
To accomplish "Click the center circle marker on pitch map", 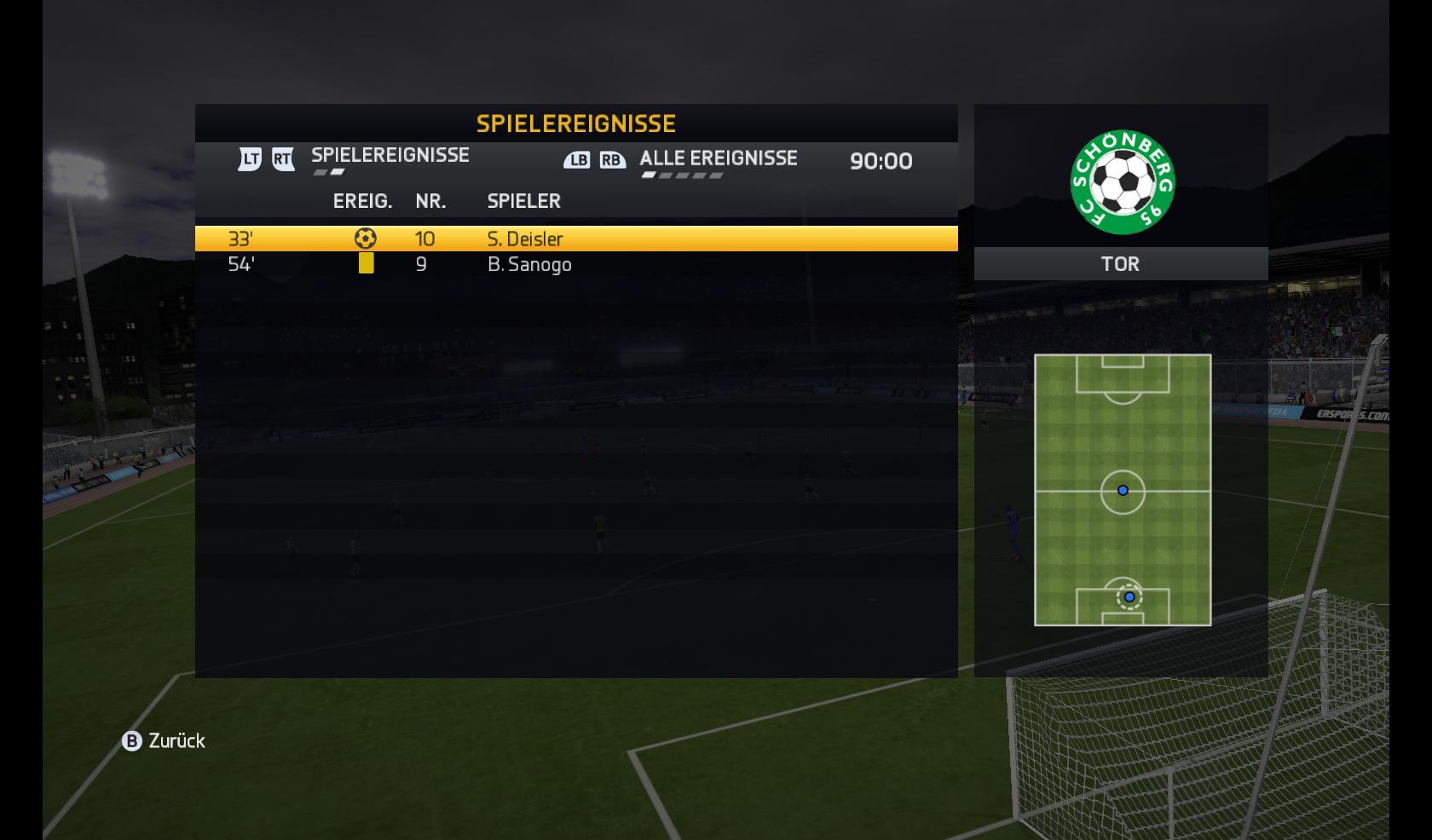I will 1123,491.
